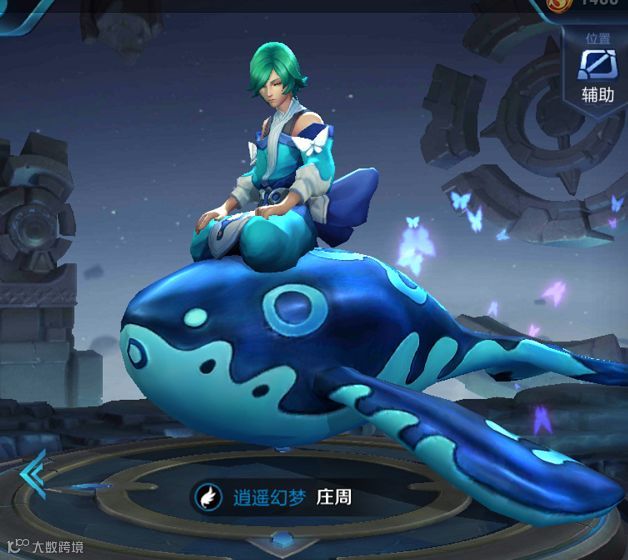Go to the previous skin with left arrow

[x=32, y=473]
